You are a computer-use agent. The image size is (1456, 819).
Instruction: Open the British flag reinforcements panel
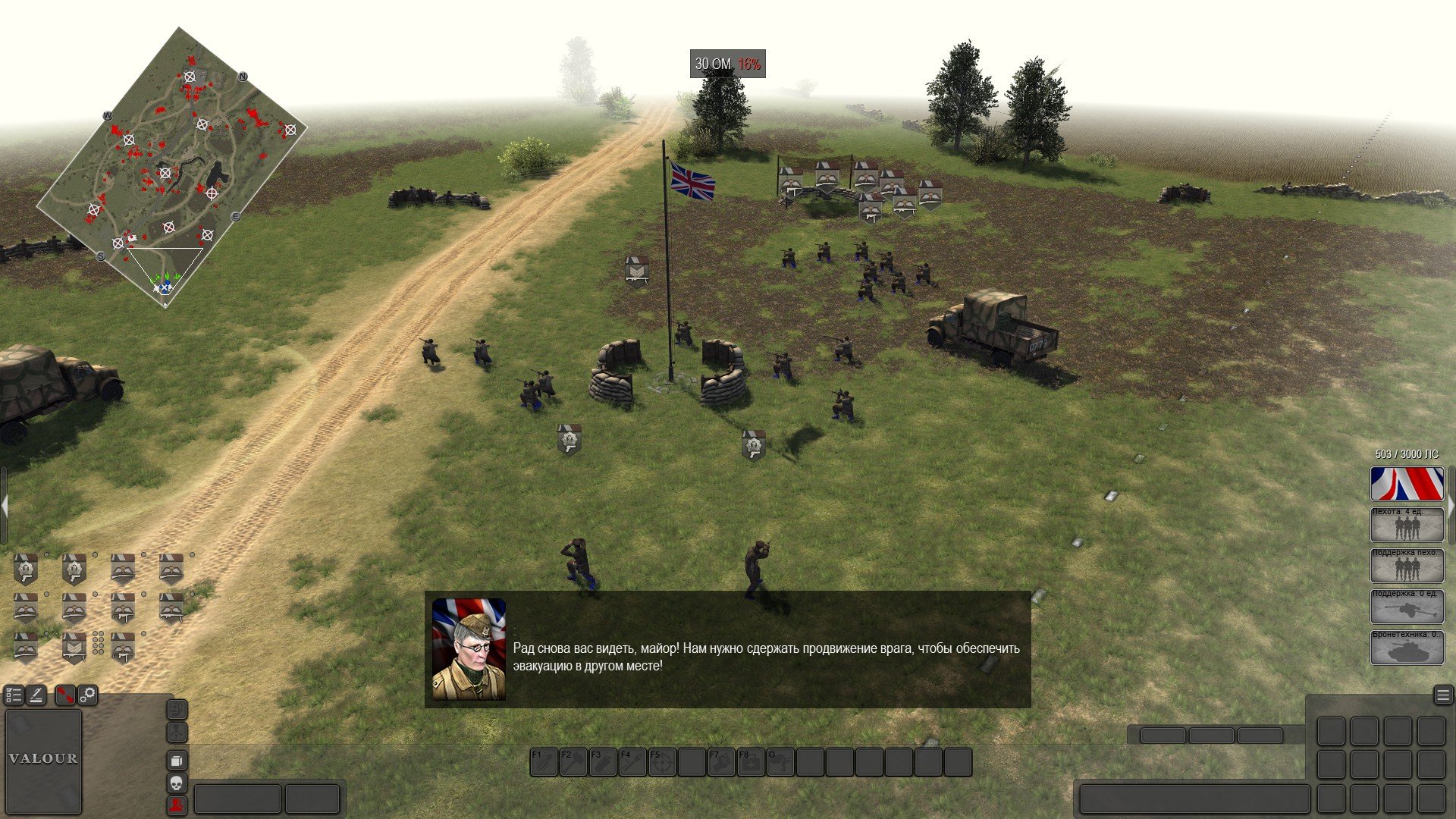pyautogui.click(x=1407, y=484)
